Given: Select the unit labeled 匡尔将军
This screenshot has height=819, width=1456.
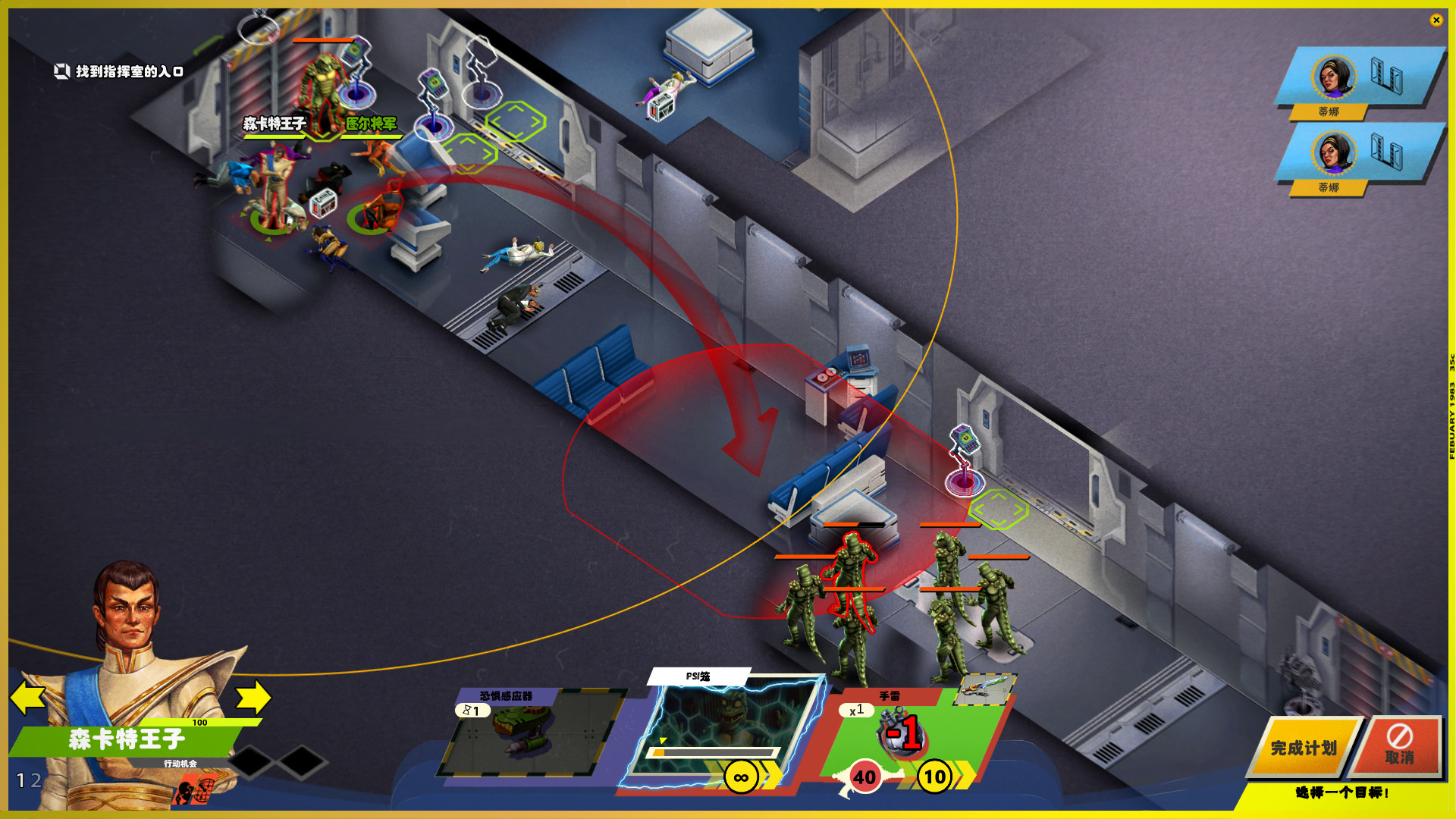Looking at the screenshot, I should point(372,124).
